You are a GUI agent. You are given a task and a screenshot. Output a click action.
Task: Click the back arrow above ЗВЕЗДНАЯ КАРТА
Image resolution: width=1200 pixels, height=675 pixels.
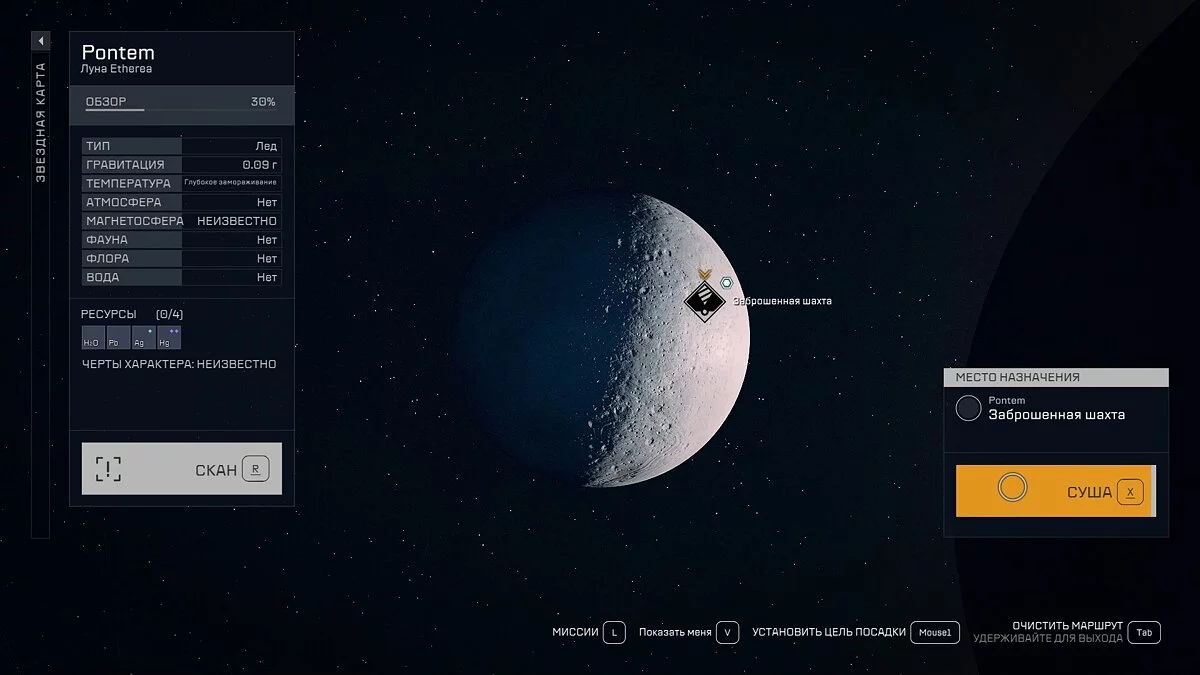coord(41,41)
